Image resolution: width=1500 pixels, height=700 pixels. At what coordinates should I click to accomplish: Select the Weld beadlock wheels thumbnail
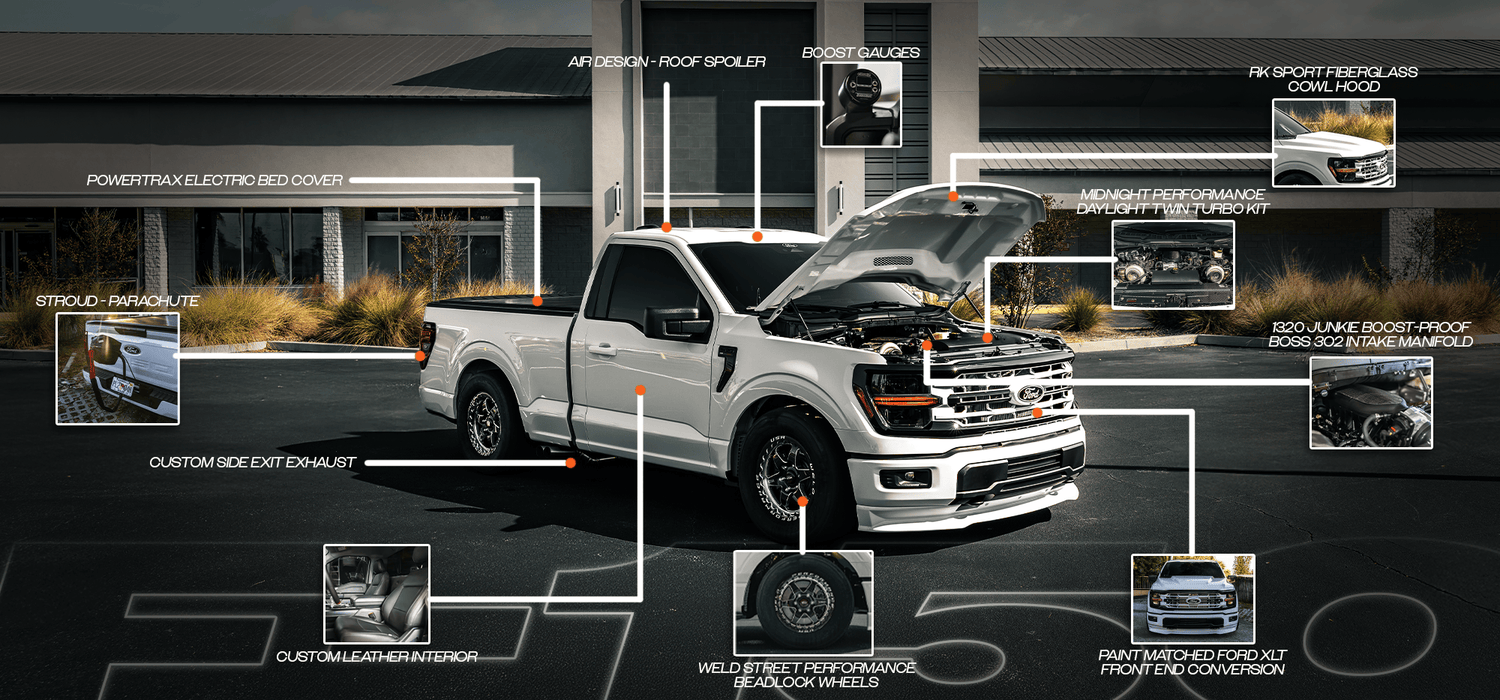click(803, 603)
